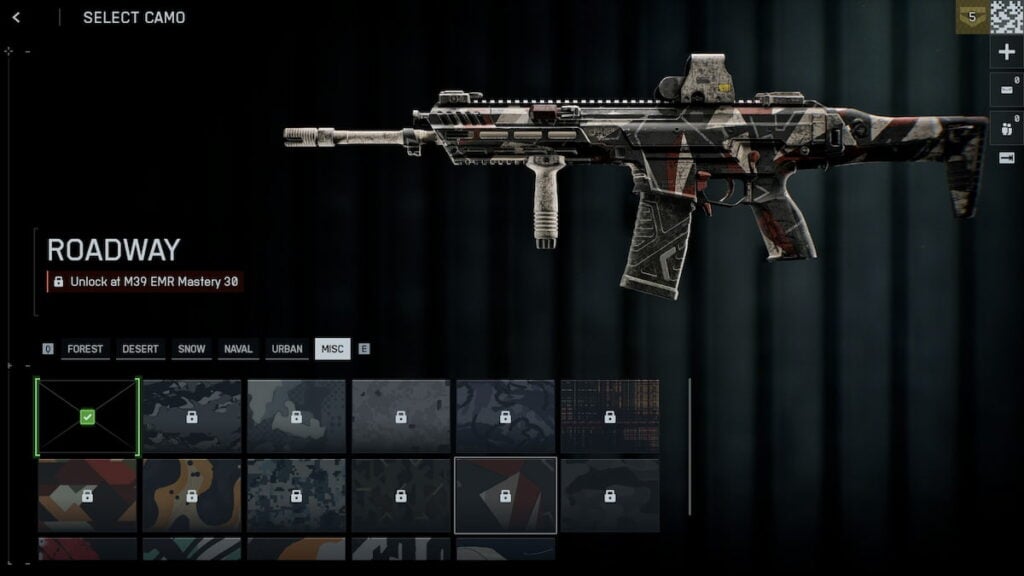Select the empty no-camo tile with green checkmark

(x=87, y=417)
